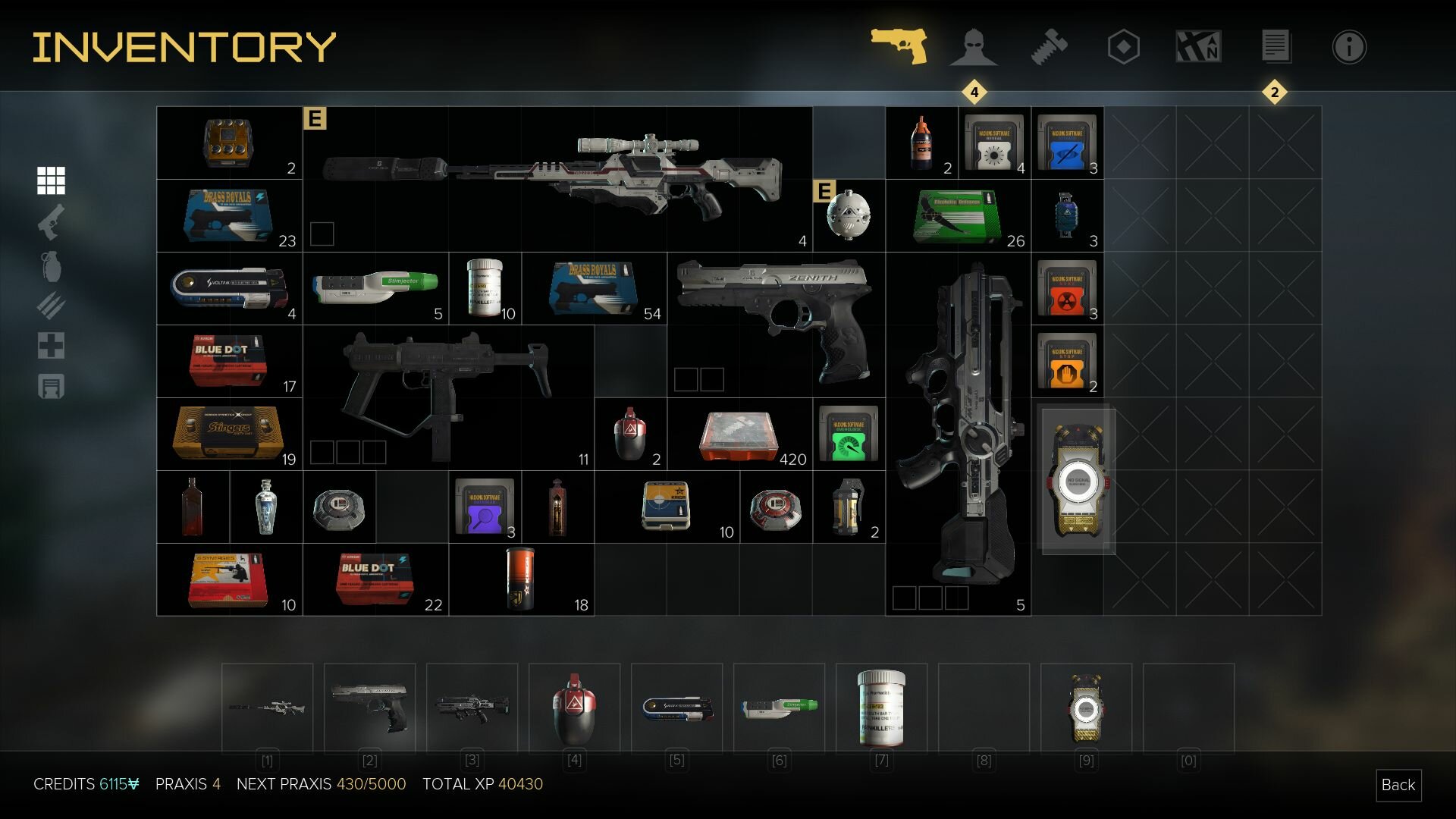
Task: Filter inventory by ammunition
Action: pyautogui.click(x=51, y=306)
